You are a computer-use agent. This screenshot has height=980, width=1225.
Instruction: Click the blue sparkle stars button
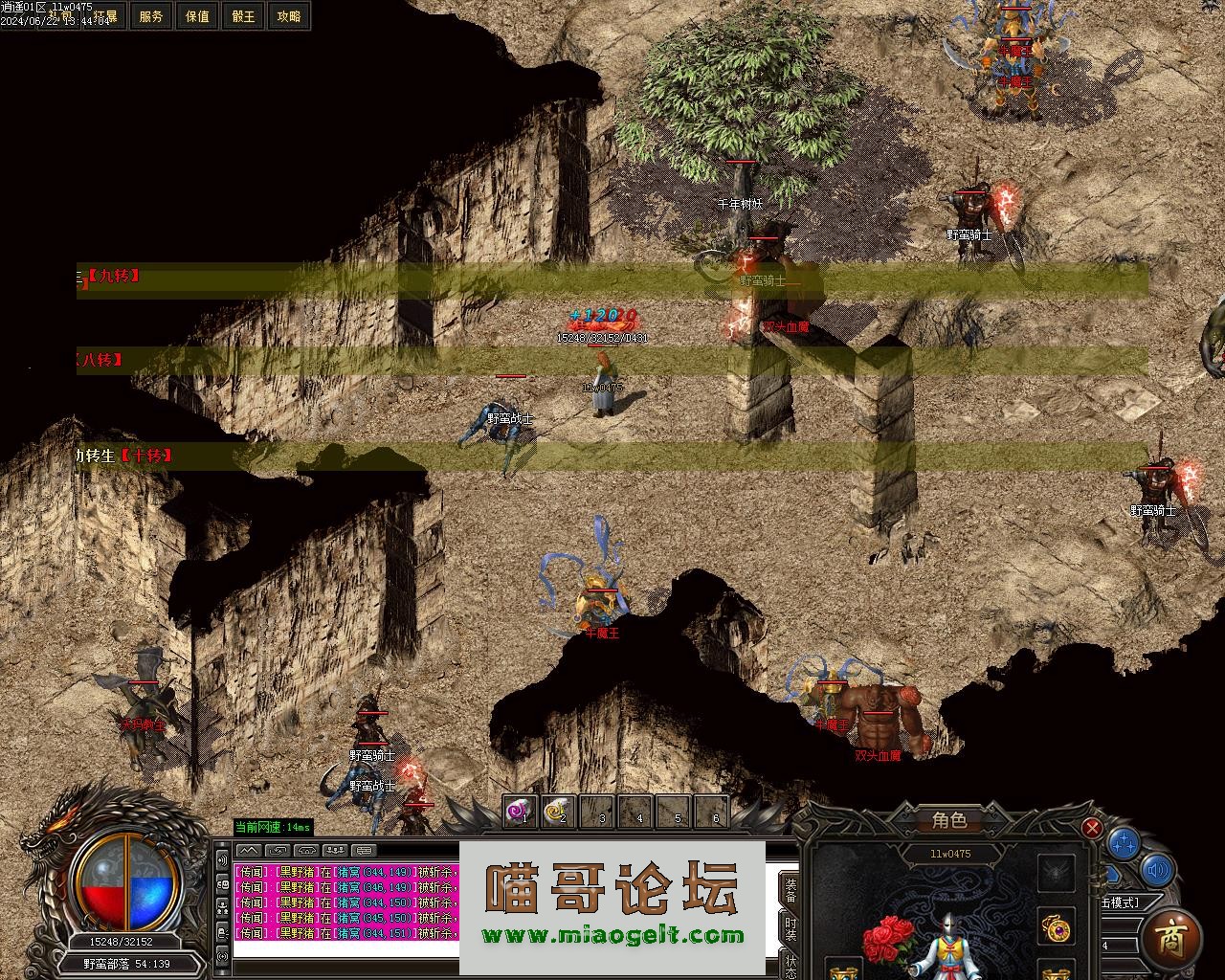(x=1124, y=844)
